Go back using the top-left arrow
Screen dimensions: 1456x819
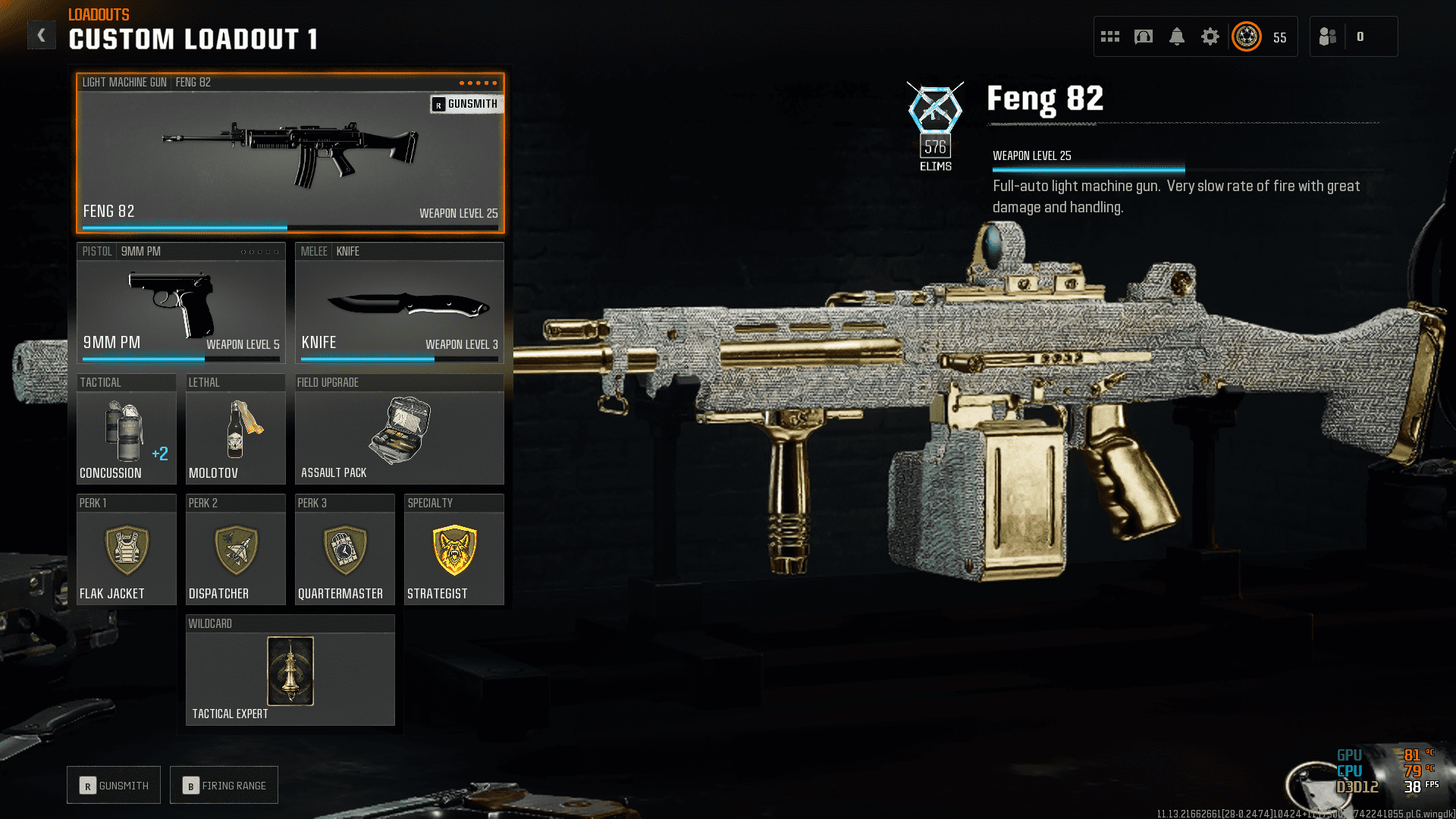pos(42,35)
